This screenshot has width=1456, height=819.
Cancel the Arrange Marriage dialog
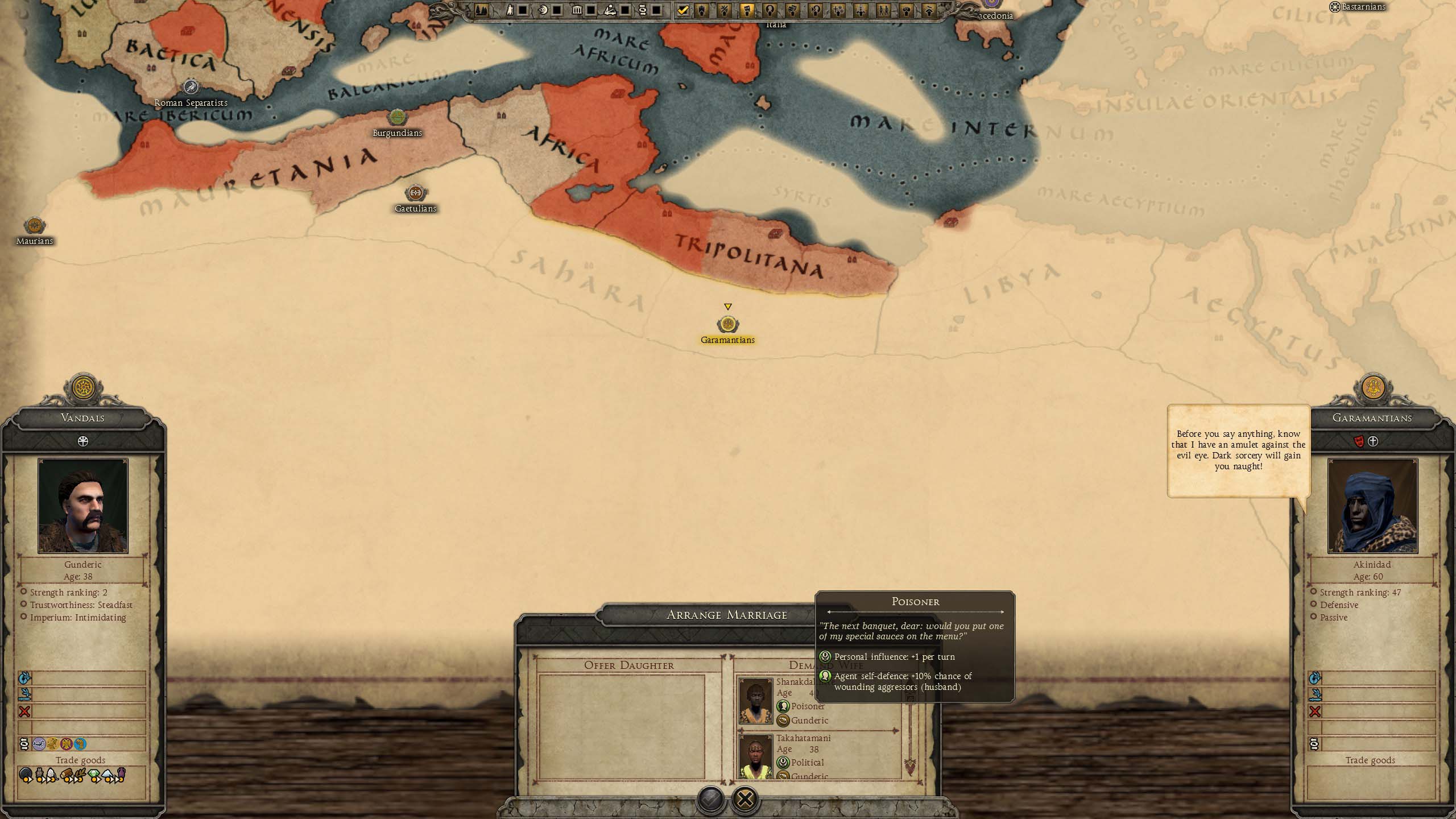[744, 799]
